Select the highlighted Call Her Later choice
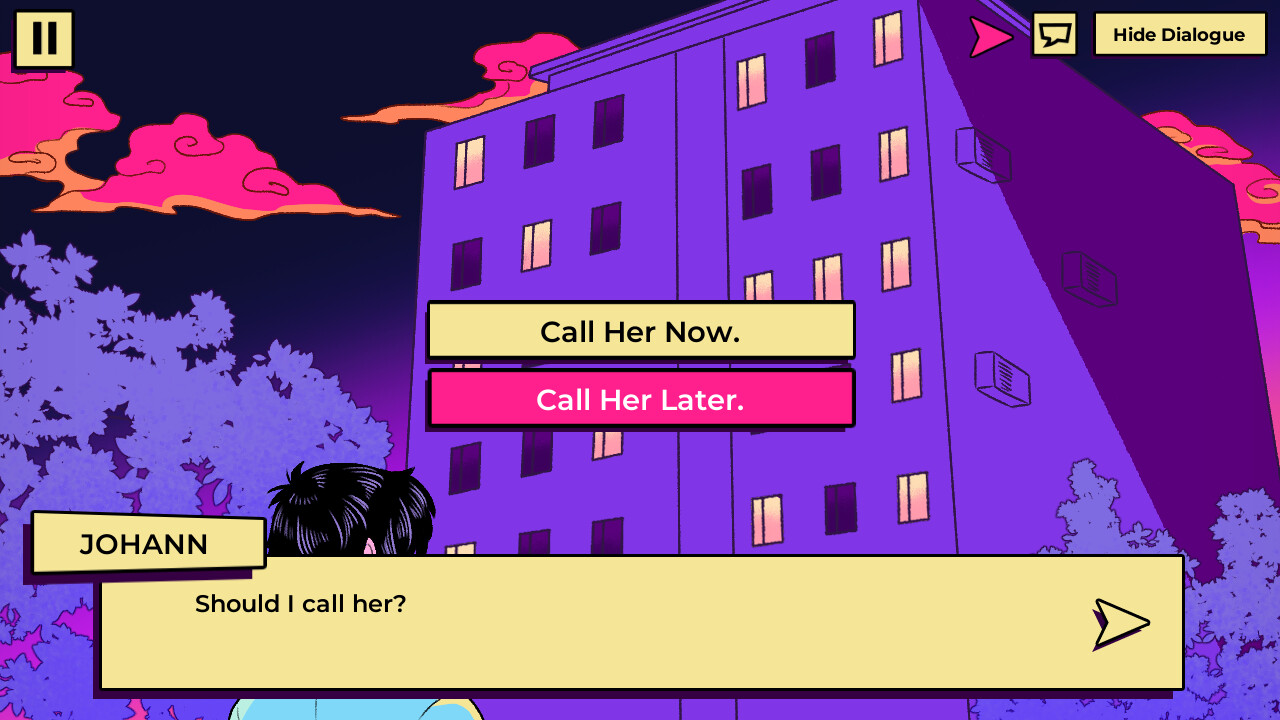The height and width of the screenshot is (720, 1280). [640, 397]
